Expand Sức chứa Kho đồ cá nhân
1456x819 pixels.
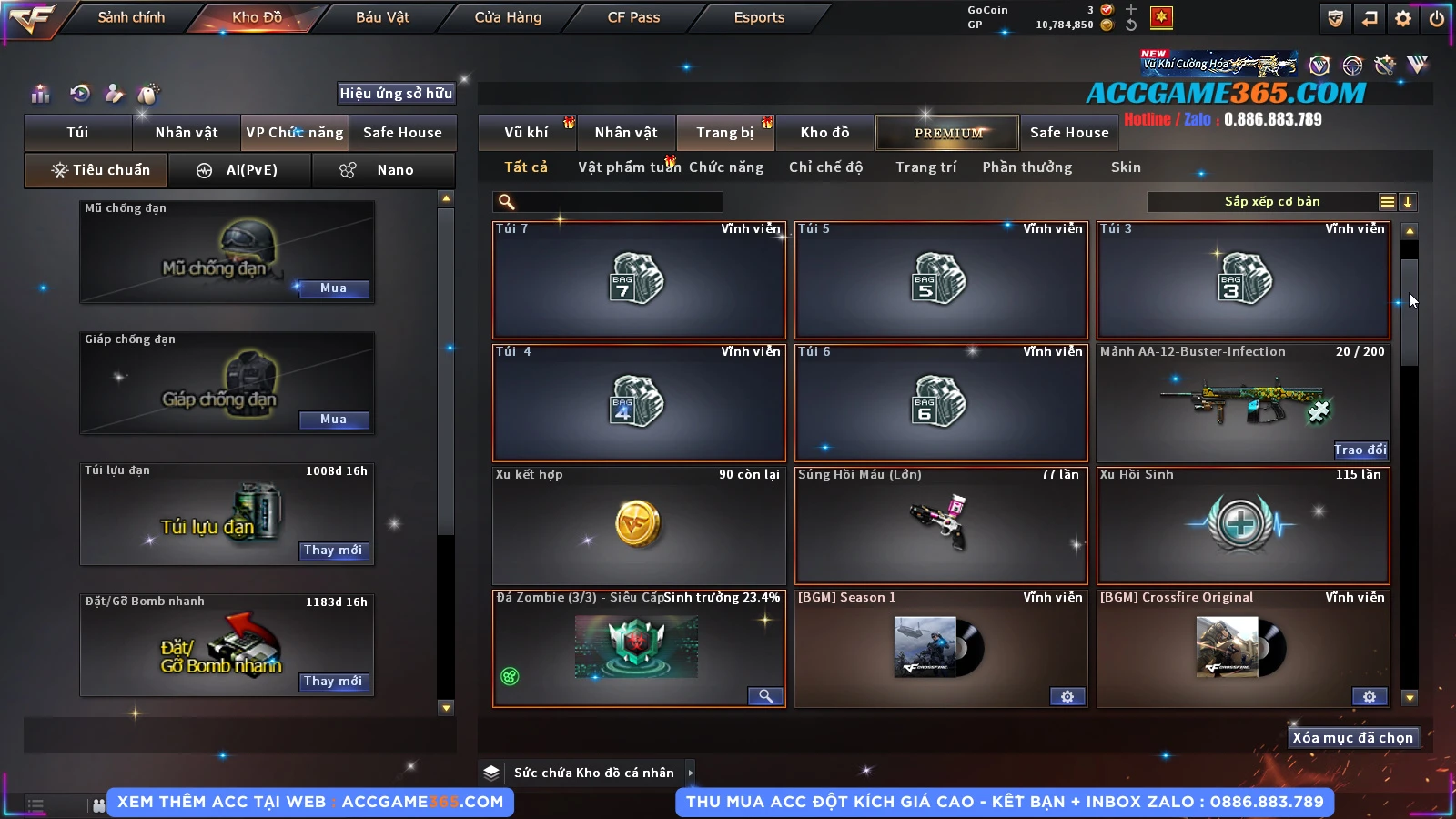click(x=691, y=773)
